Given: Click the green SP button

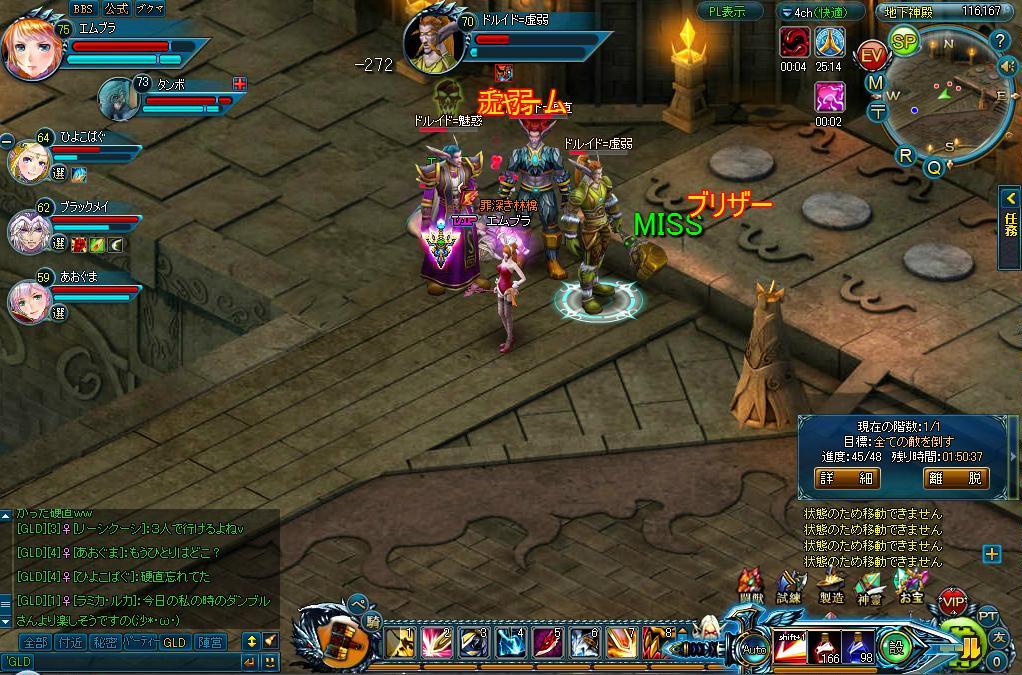Looking at the screenshot, I should pos(904,42).
